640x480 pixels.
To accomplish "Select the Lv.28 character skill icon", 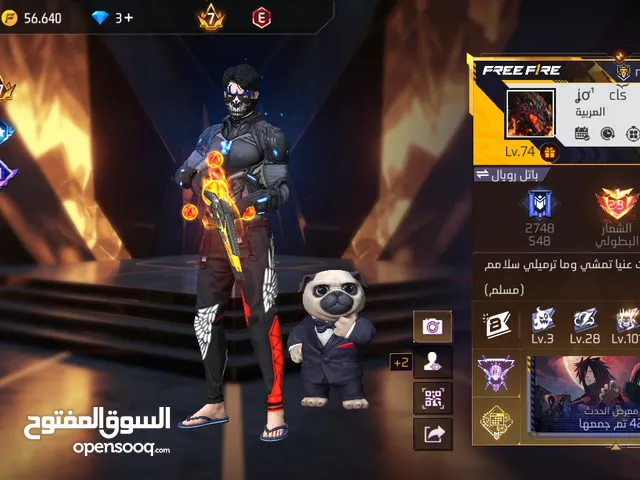I will (585, 320).
